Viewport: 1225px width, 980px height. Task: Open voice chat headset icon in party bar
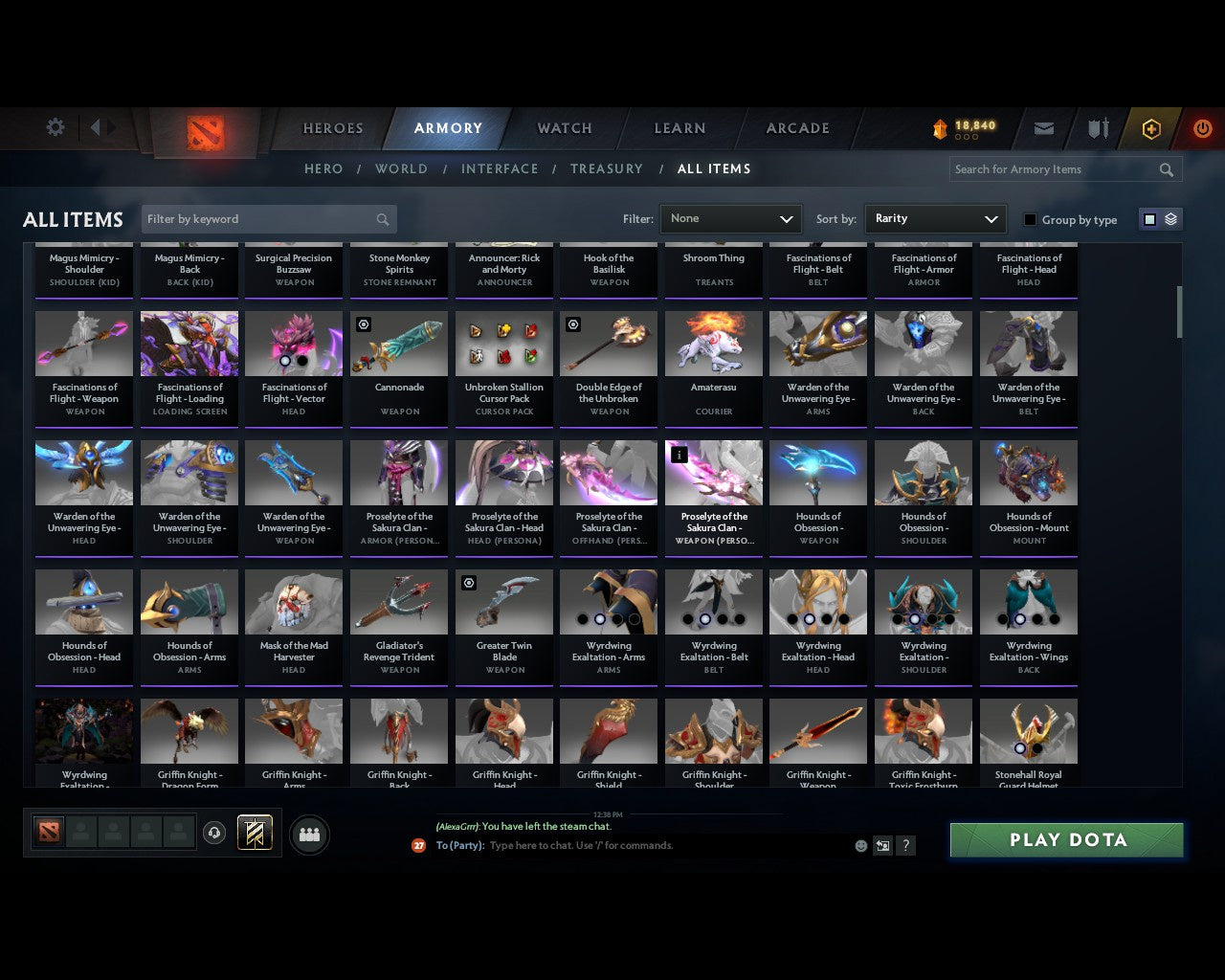pyautogui.click(x=215, y=832)
